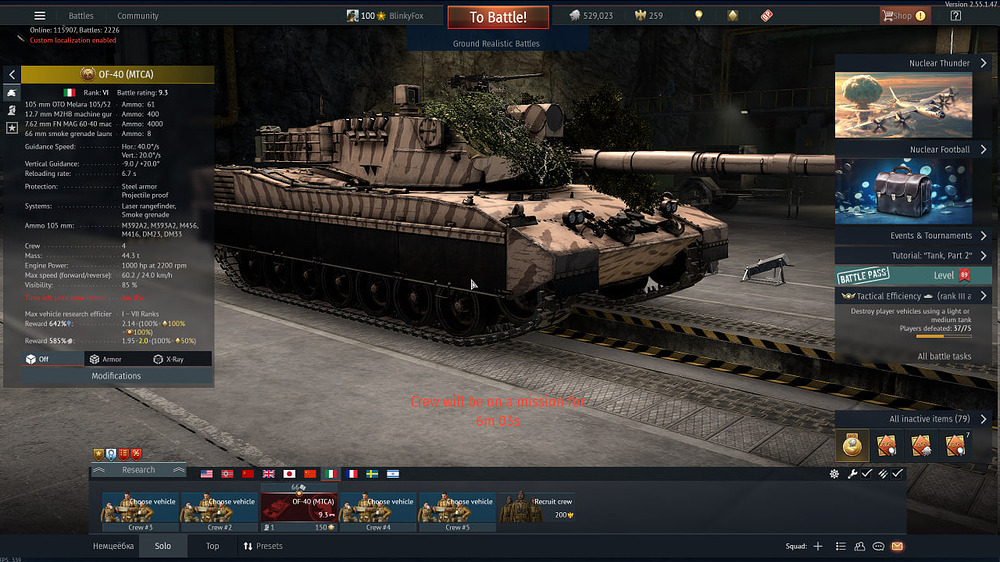
Task: Select the OF-40 (MTCA) crew slot
Action: 299,507
